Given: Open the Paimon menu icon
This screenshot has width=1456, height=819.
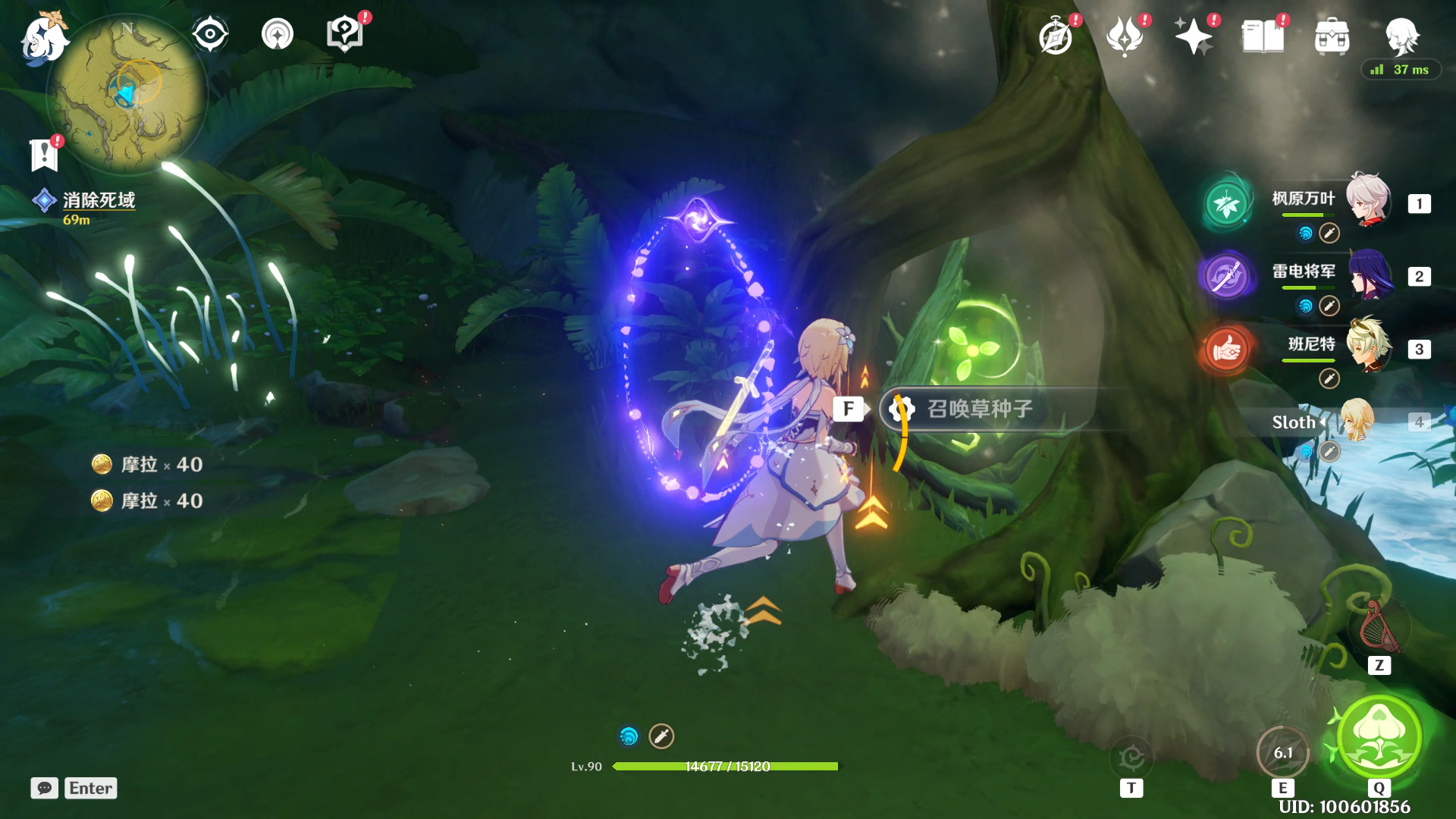Looking at the screenshot, I should (x=42, y=38).
